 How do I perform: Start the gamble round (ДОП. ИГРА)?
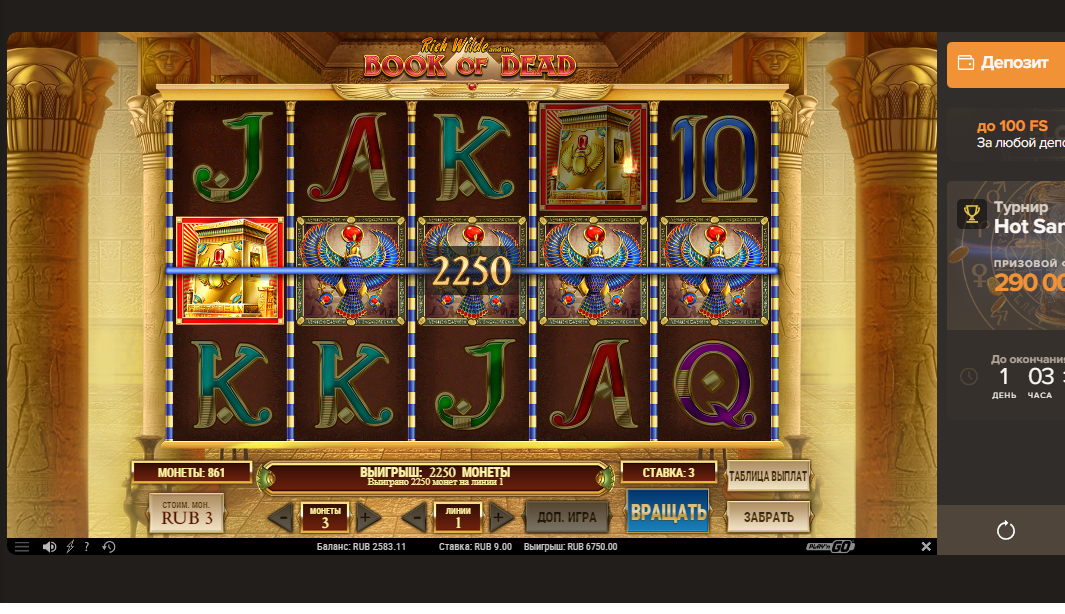(567, 517)
